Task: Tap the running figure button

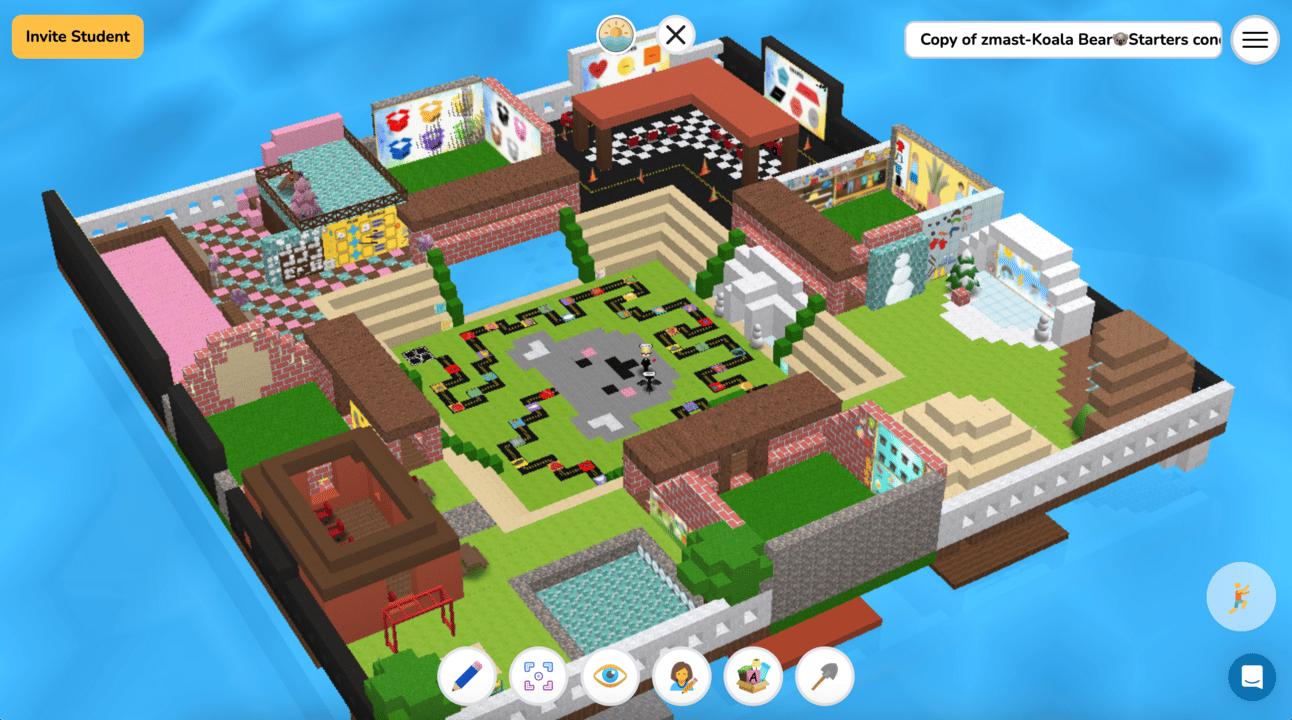Action: tap(1241, 597)
